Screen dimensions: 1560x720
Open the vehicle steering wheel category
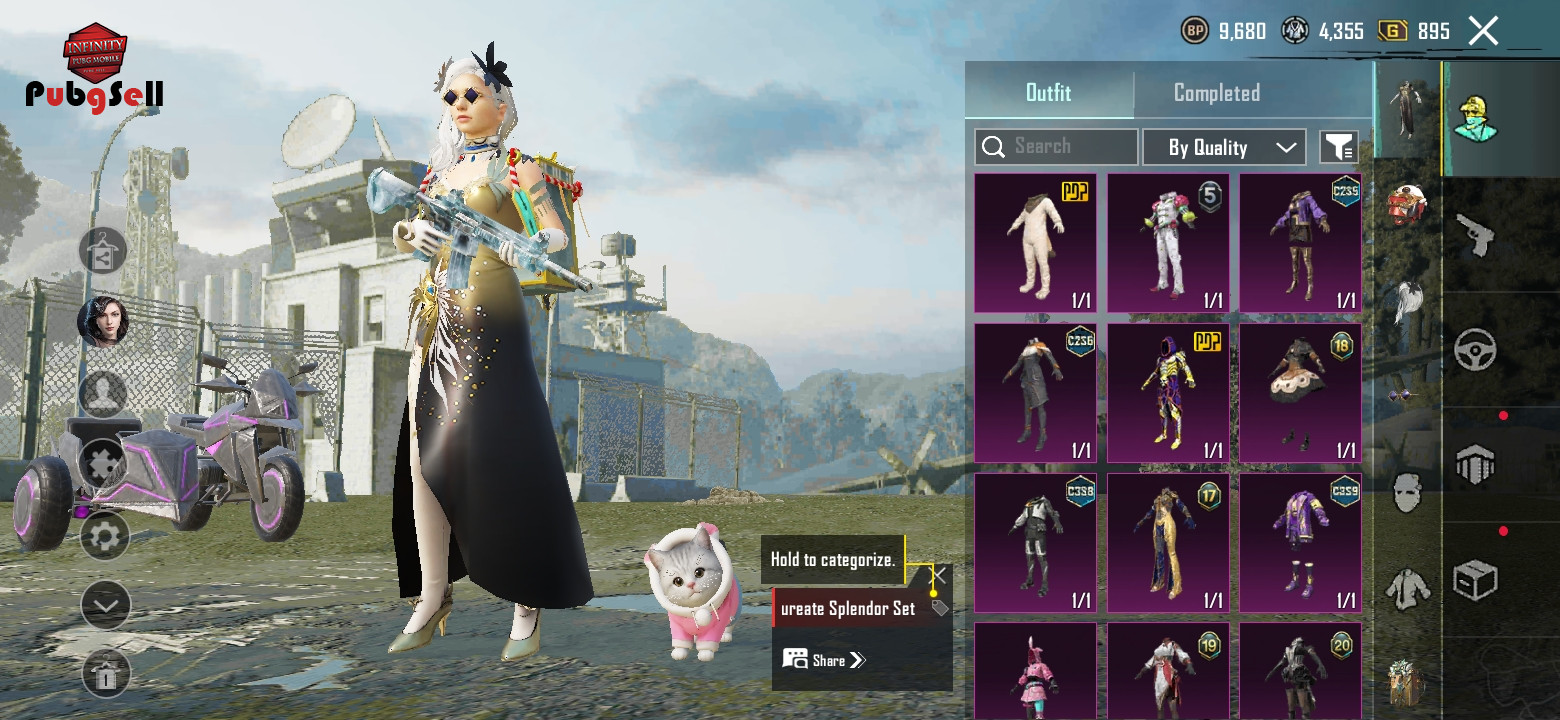(x=1475, y=350)
